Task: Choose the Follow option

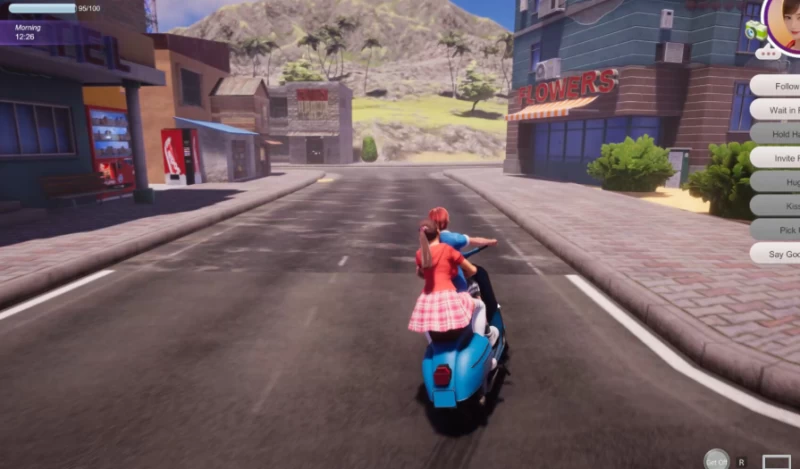Action: point(777,86)
